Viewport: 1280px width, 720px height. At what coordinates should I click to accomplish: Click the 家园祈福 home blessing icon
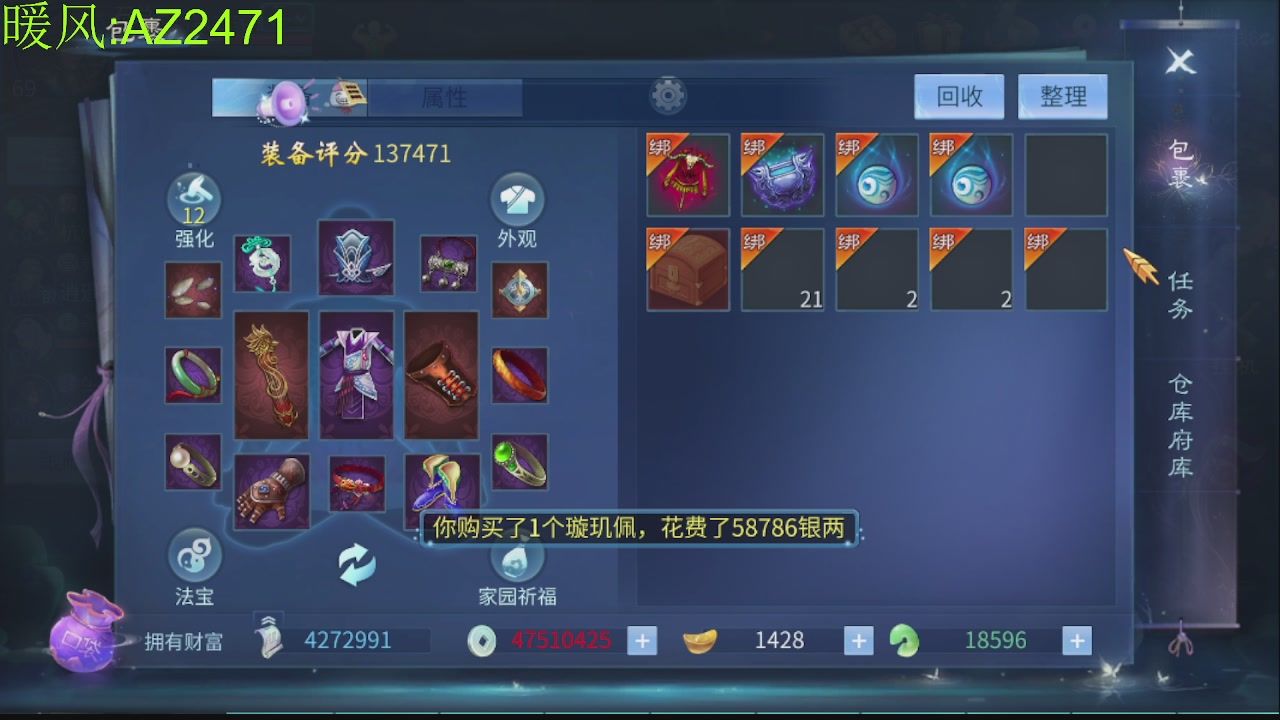coord(517,560)
